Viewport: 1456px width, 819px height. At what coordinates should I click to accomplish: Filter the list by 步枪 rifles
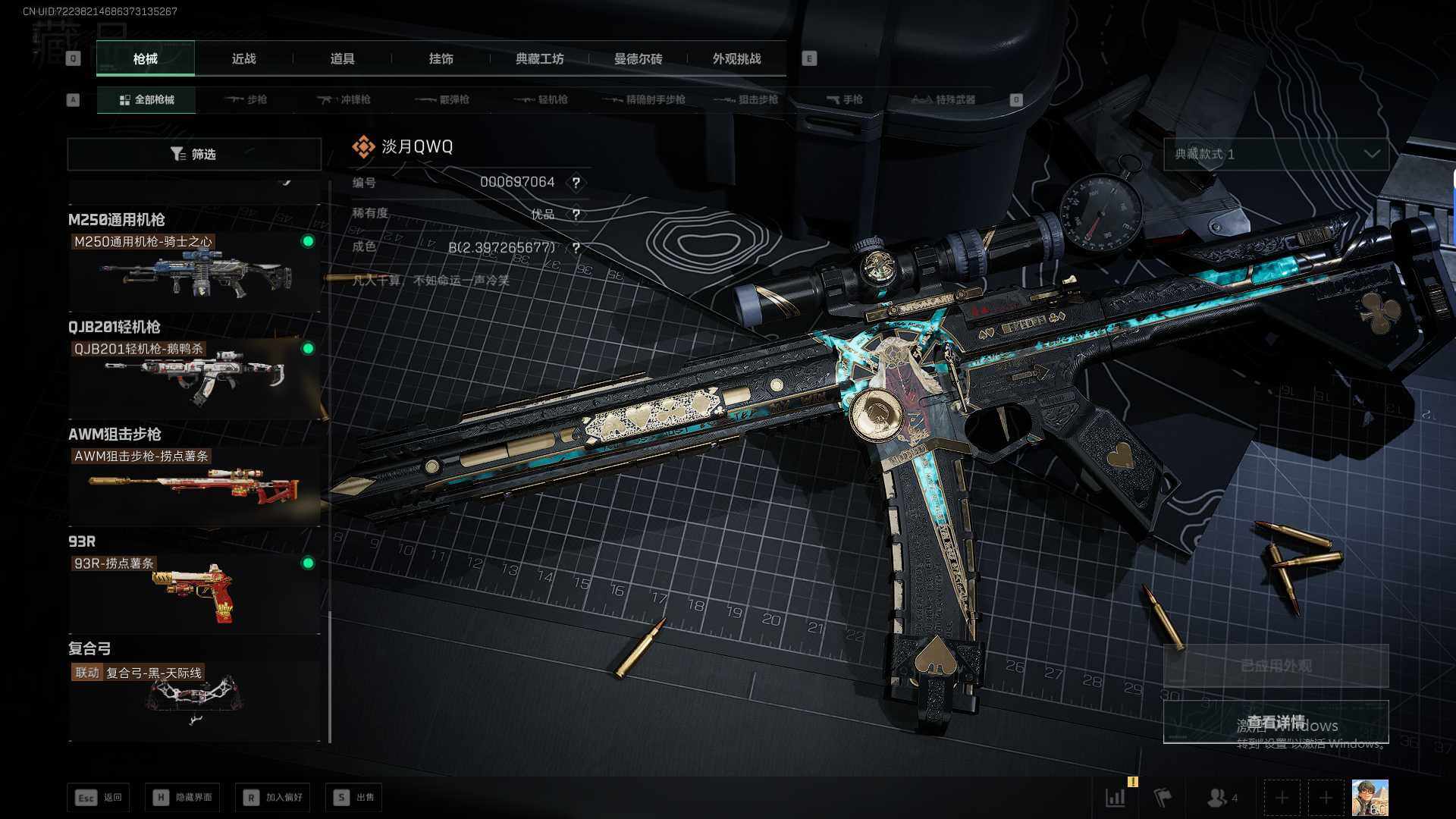pos(246,99)
